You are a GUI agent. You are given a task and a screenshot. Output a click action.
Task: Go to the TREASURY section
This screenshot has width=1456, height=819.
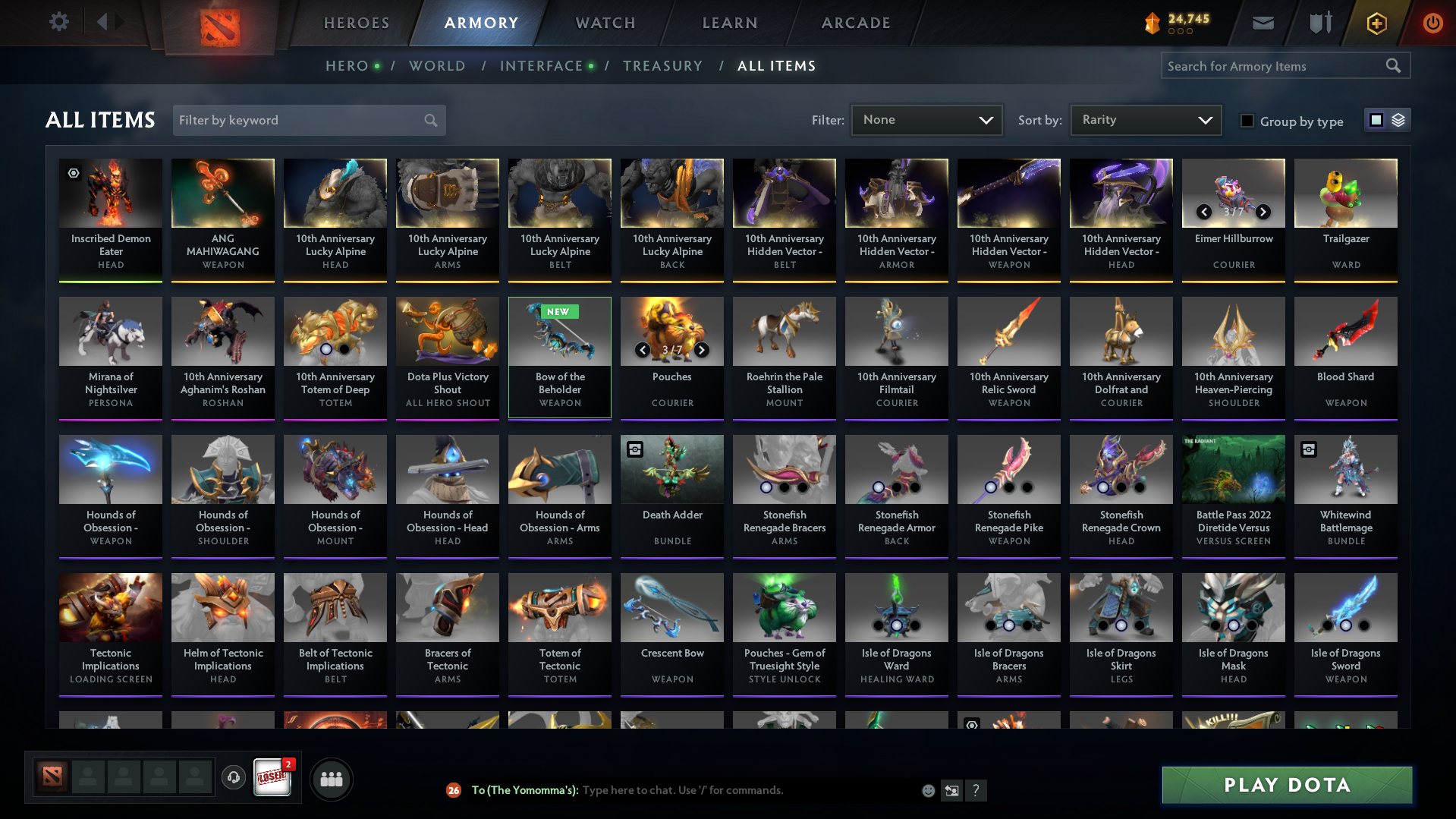[x=662, y=66]
